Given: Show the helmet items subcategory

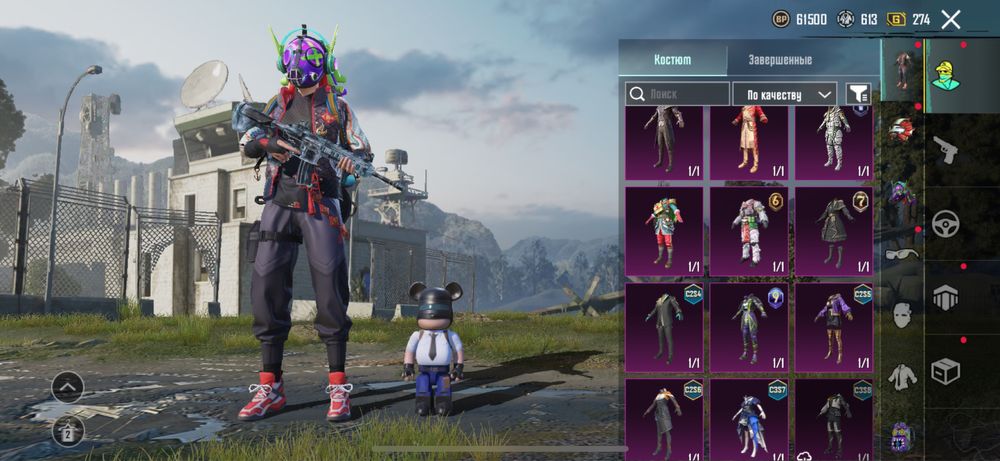Looking at the screenshot, I should 902,129.
